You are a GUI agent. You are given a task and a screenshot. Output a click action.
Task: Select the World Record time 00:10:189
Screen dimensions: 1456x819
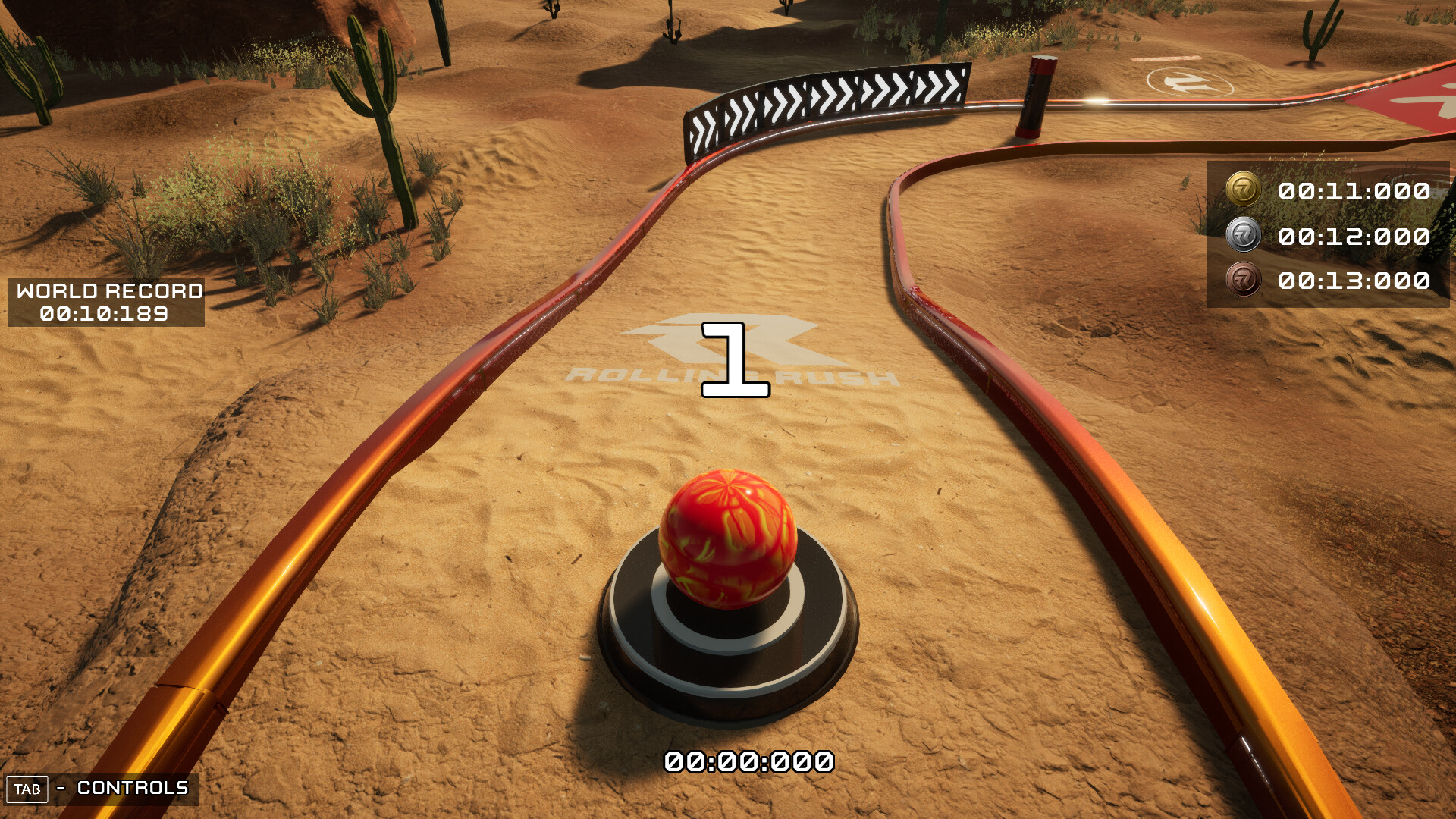coord(104,314)
